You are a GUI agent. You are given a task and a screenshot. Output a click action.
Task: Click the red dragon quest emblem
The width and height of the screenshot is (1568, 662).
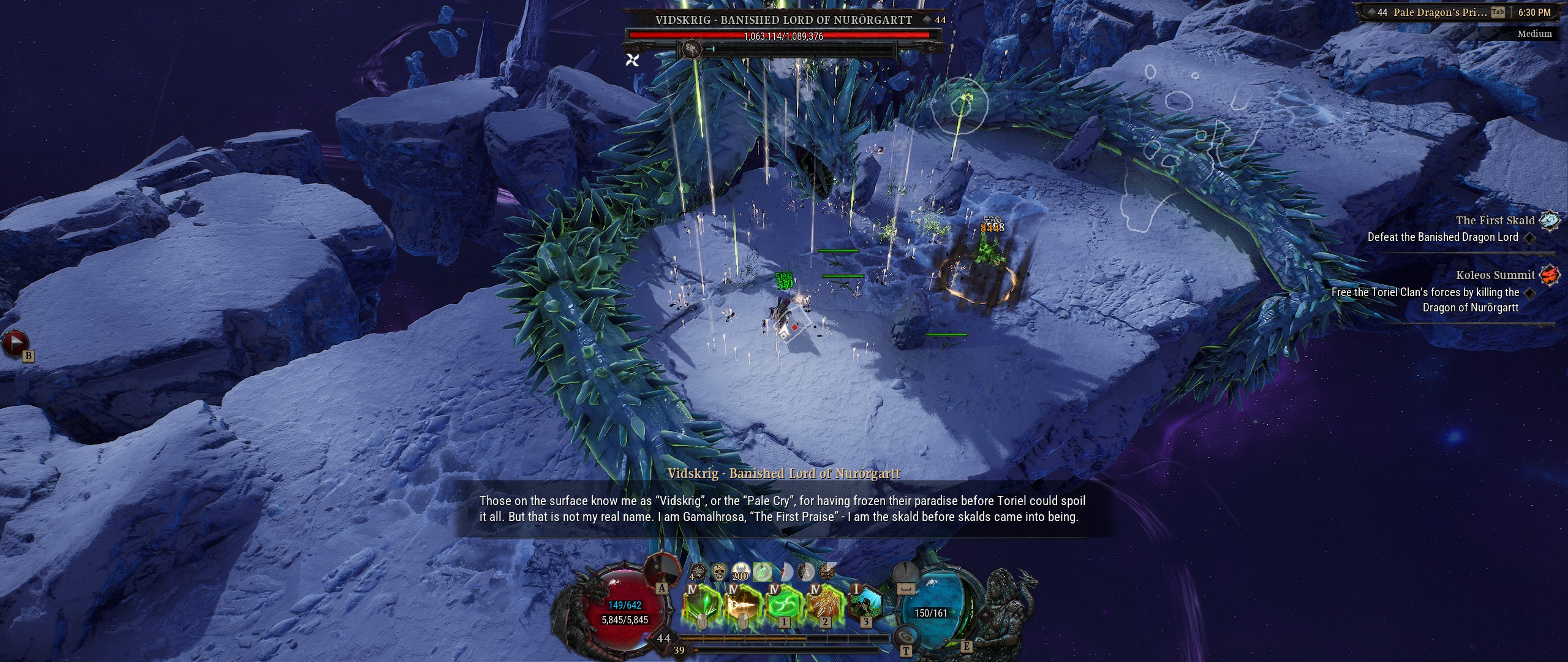coord(1550,275)
